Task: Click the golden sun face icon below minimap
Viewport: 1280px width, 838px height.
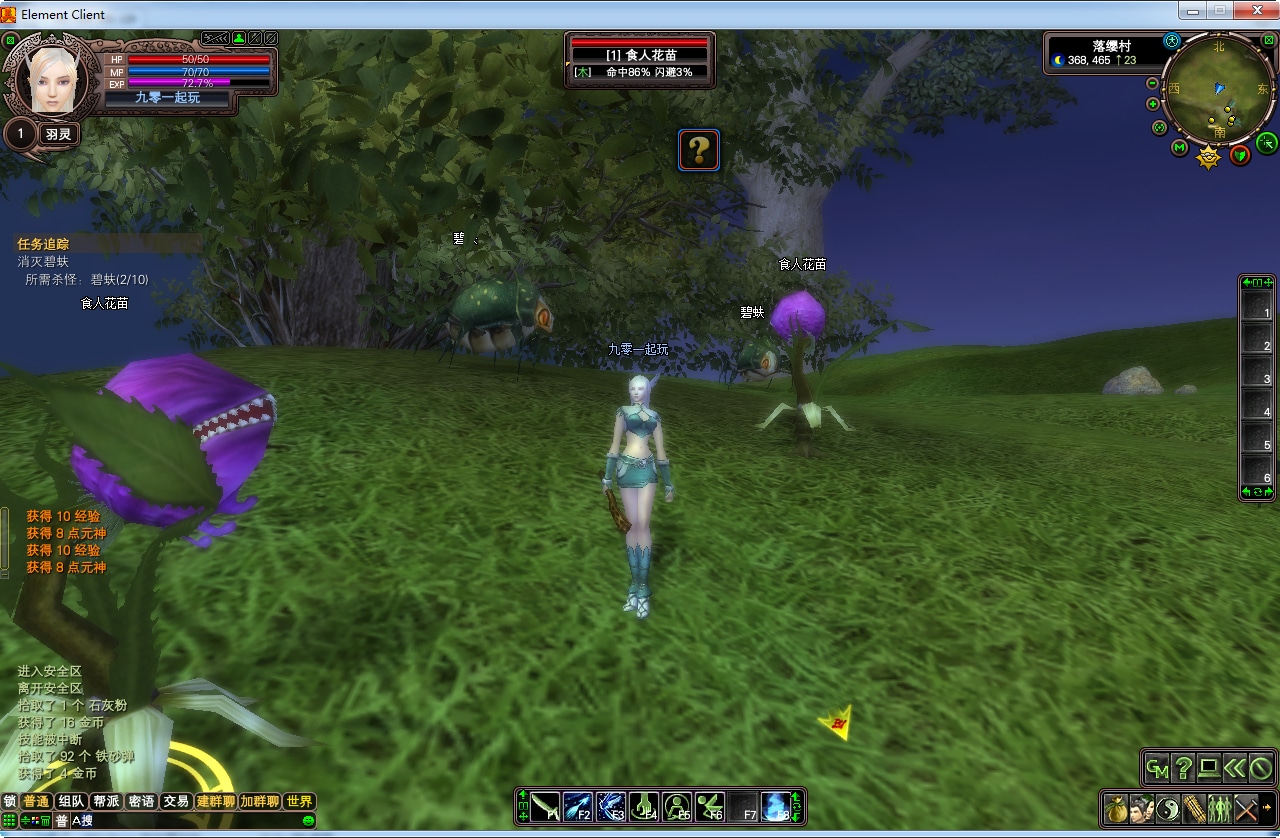Action: 1209,157
